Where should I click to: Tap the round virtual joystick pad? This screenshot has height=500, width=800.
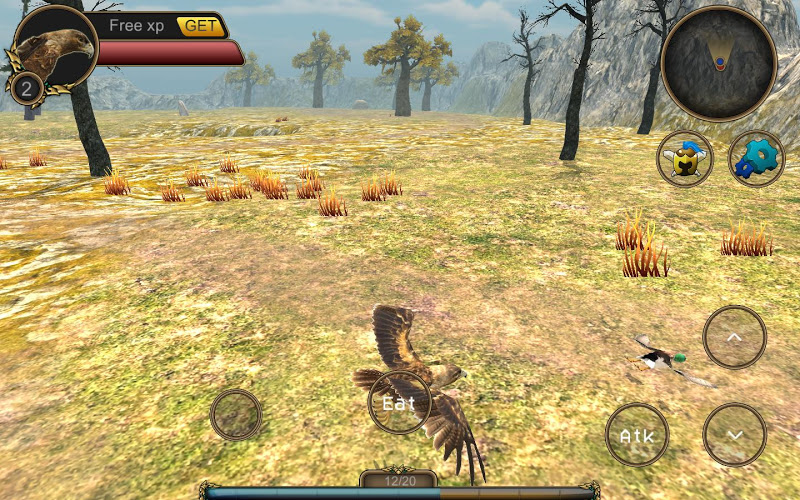pos(236,414)
